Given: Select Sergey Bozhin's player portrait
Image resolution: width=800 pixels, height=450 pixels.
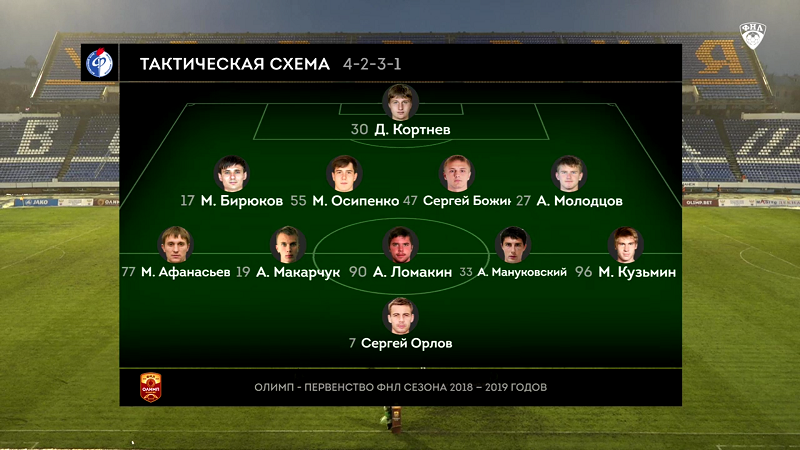Looking at the screenshot, I should click(x=457, y=173).
